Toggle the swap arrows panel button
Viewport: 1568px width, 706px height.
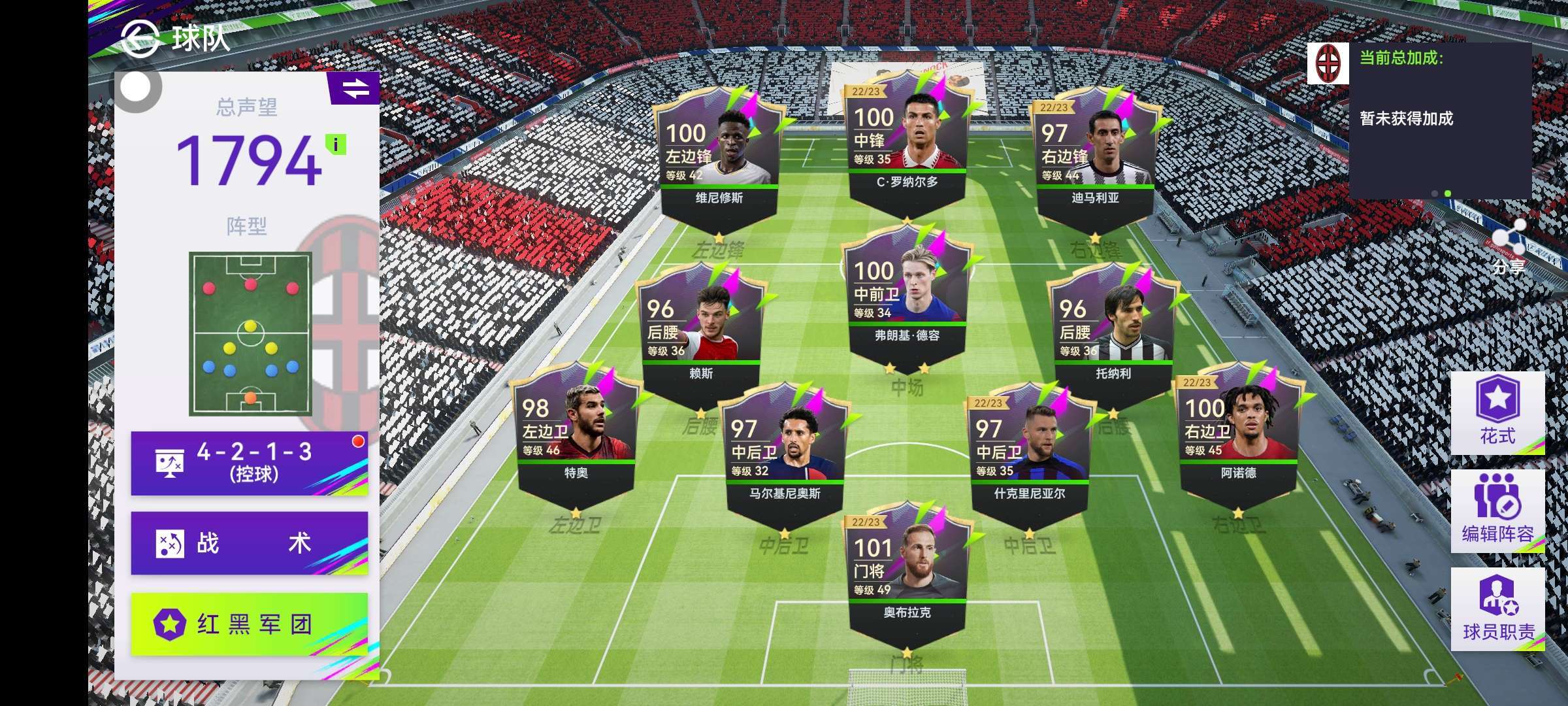pos(355,88)
